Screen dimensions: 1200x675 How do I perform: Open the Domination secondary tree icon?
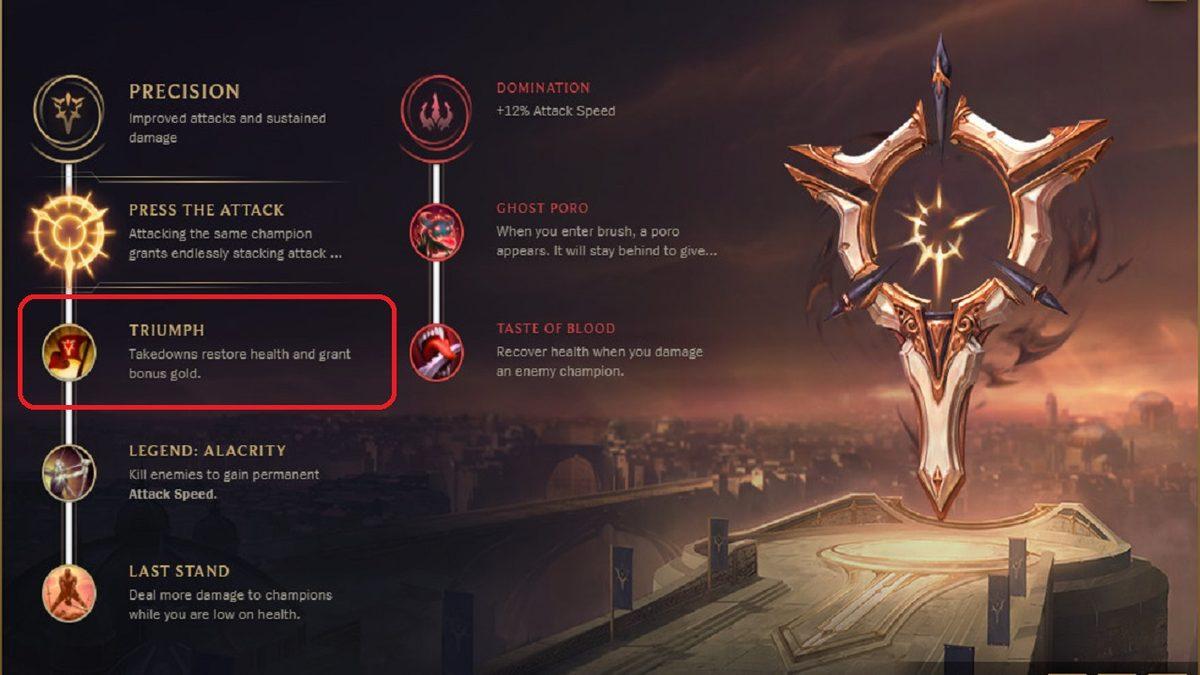point(436,110)
